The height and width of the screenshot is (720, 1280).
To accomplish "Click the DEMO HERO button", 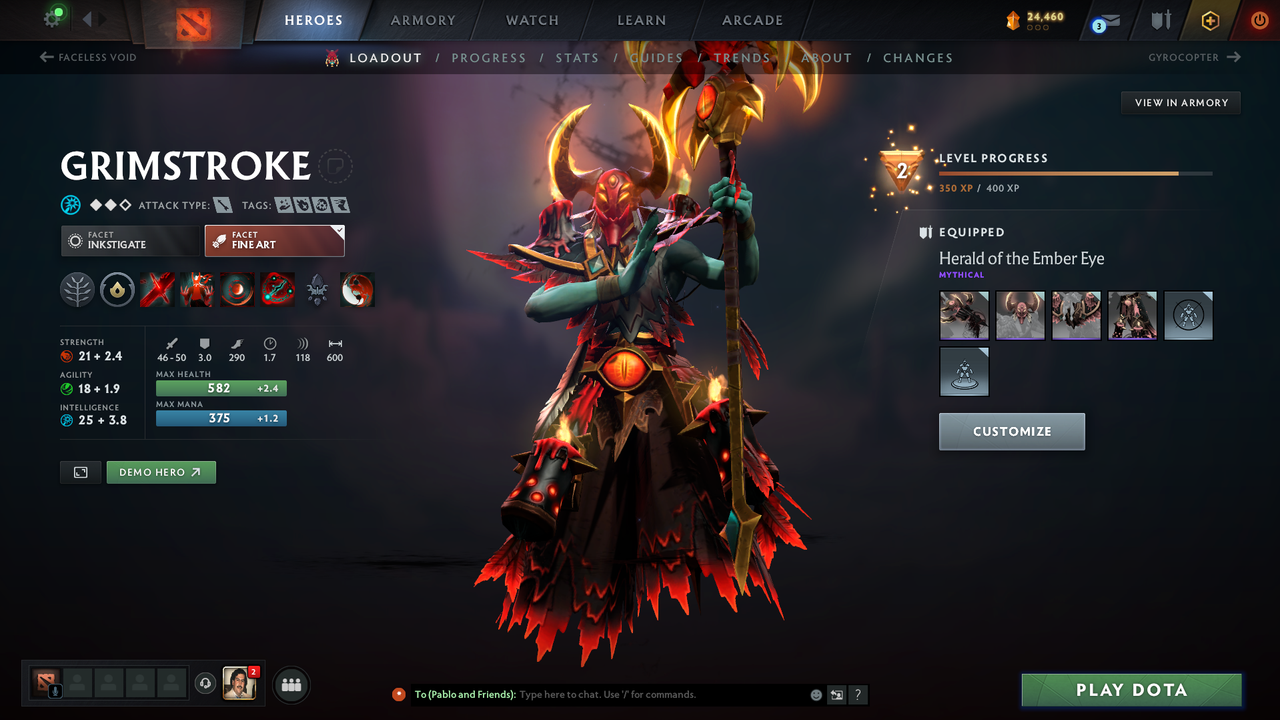I will point(161,472).
